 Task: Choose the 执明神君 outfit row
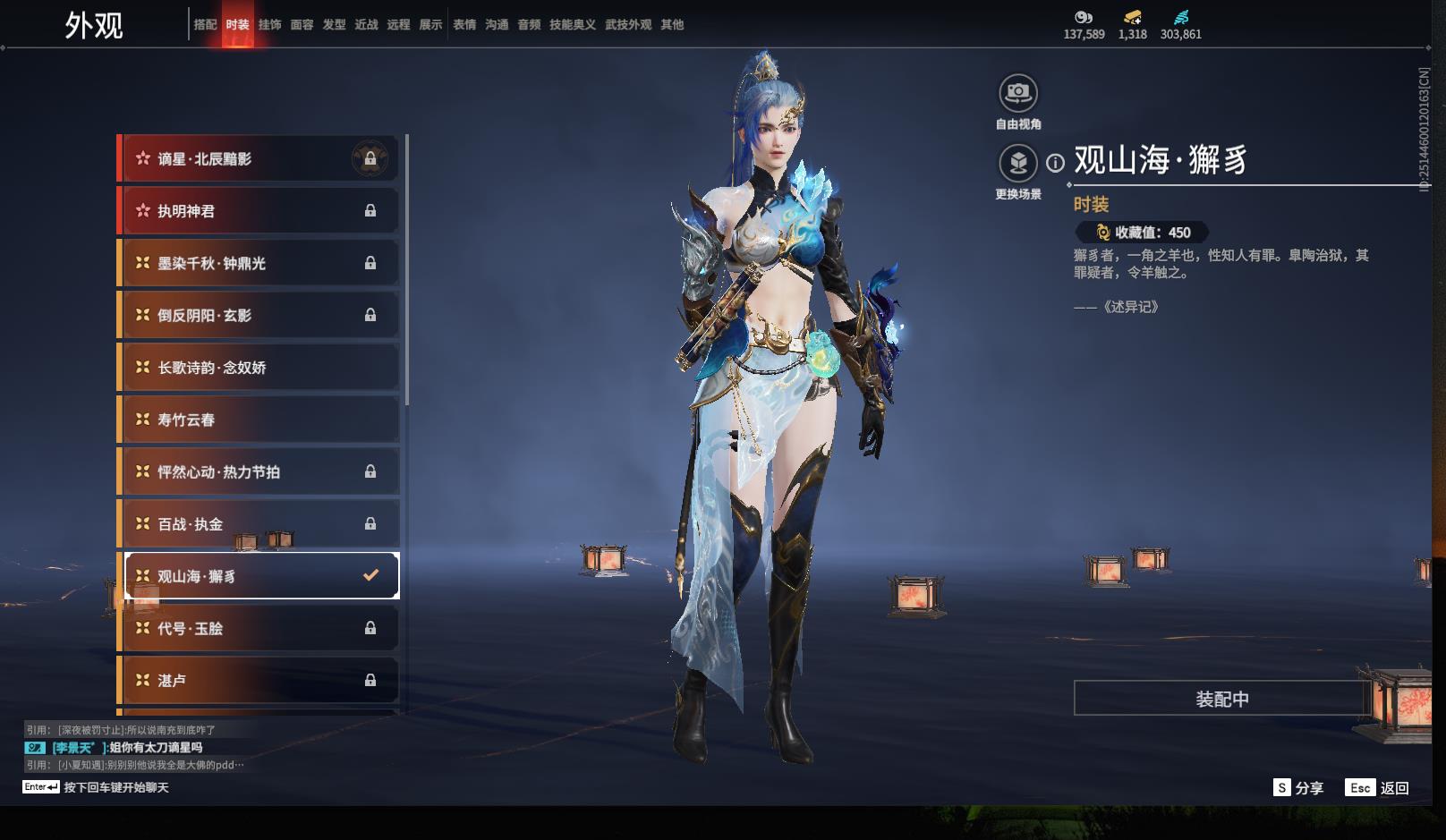(259, 211)
